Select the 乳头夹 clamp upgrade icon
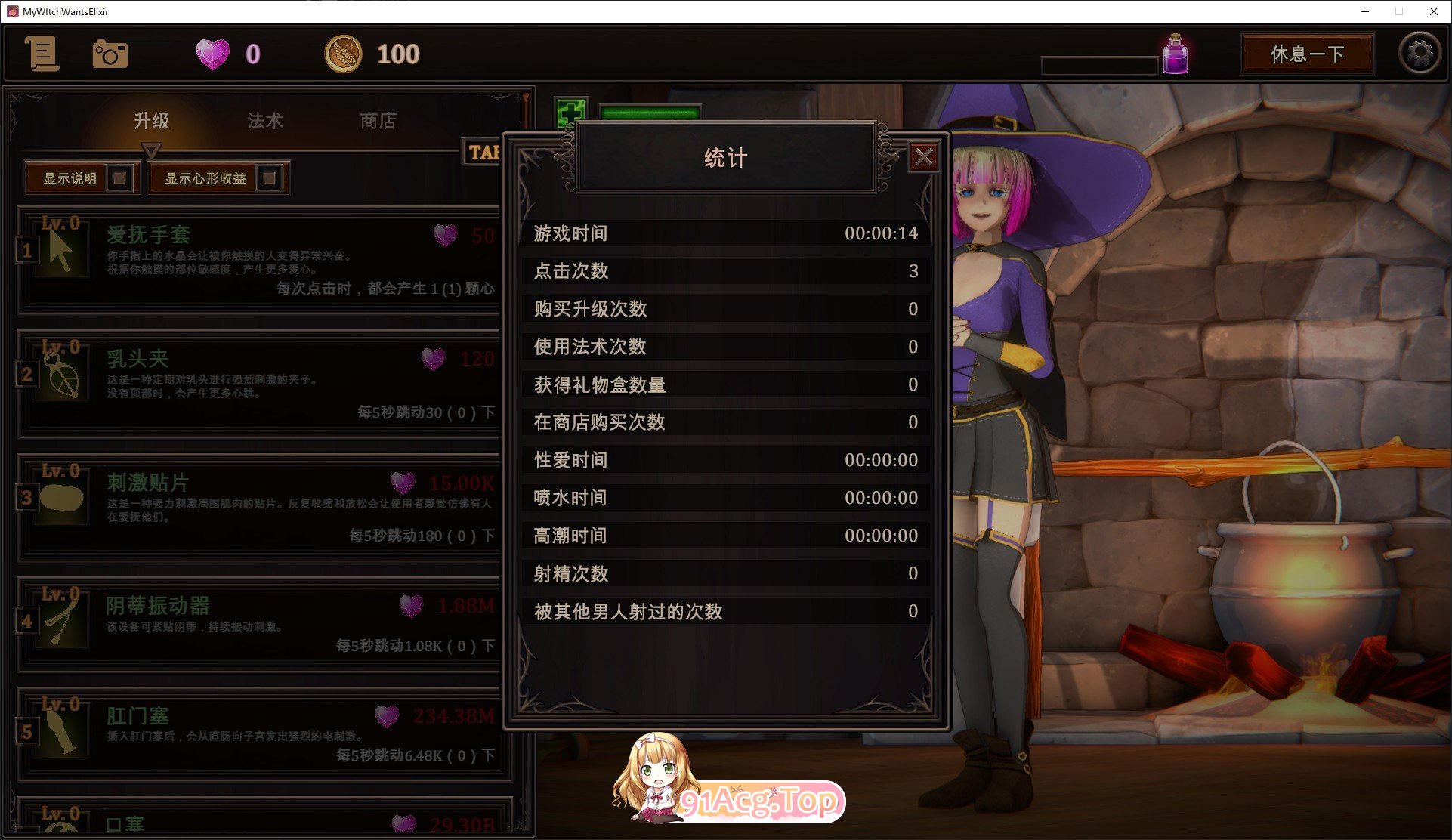The height and width of the screenshot is (840, 1452). click(x=60, y=375)
